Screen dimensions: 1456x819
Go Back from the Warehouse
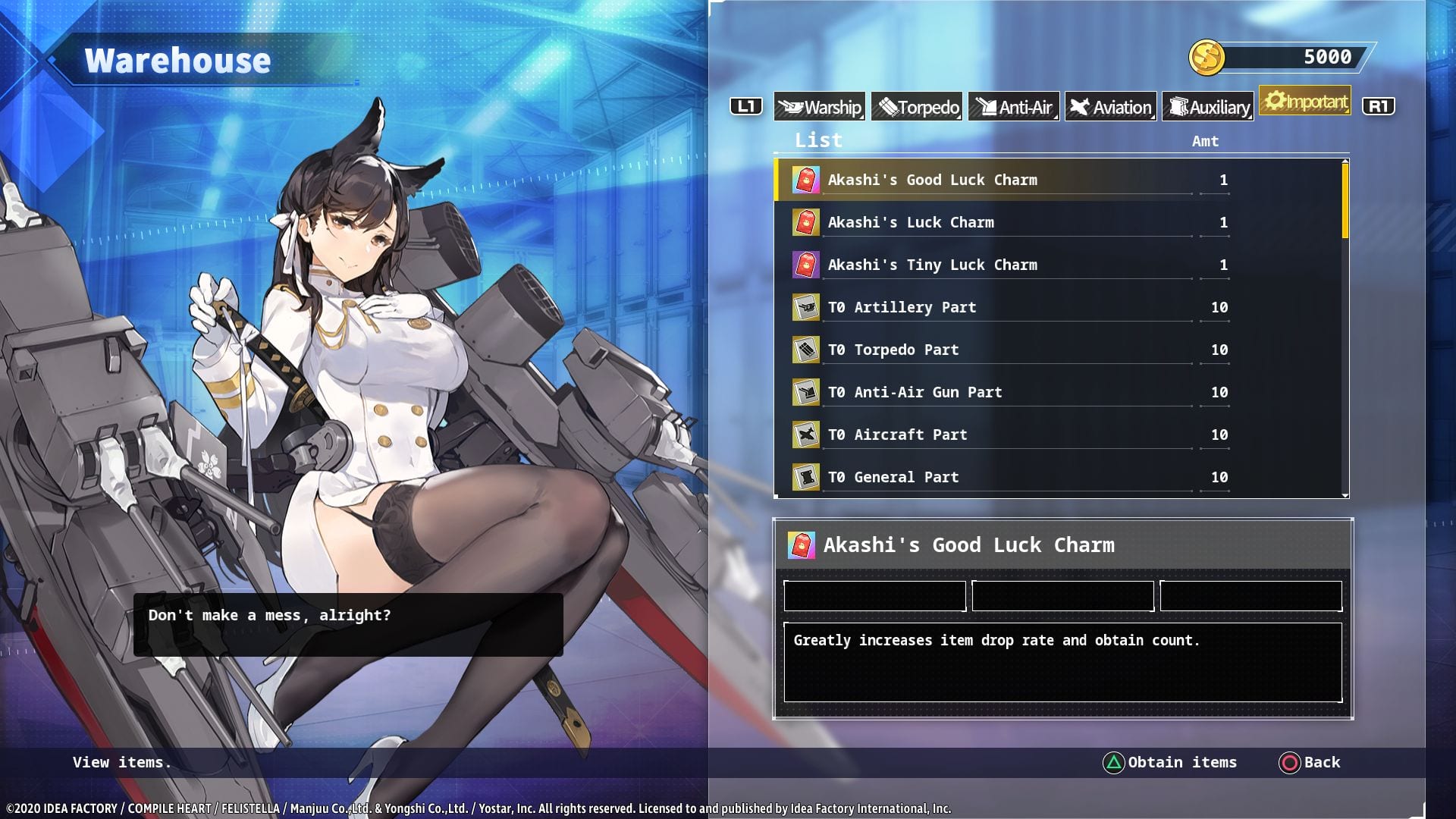pos(1310,762)
